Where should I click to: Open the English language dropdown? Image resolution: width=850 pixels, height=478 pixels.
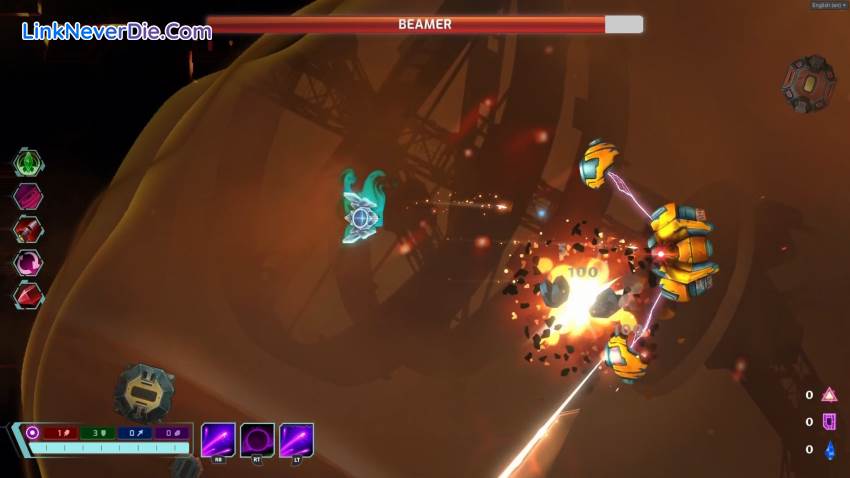(x=828, y=5)
